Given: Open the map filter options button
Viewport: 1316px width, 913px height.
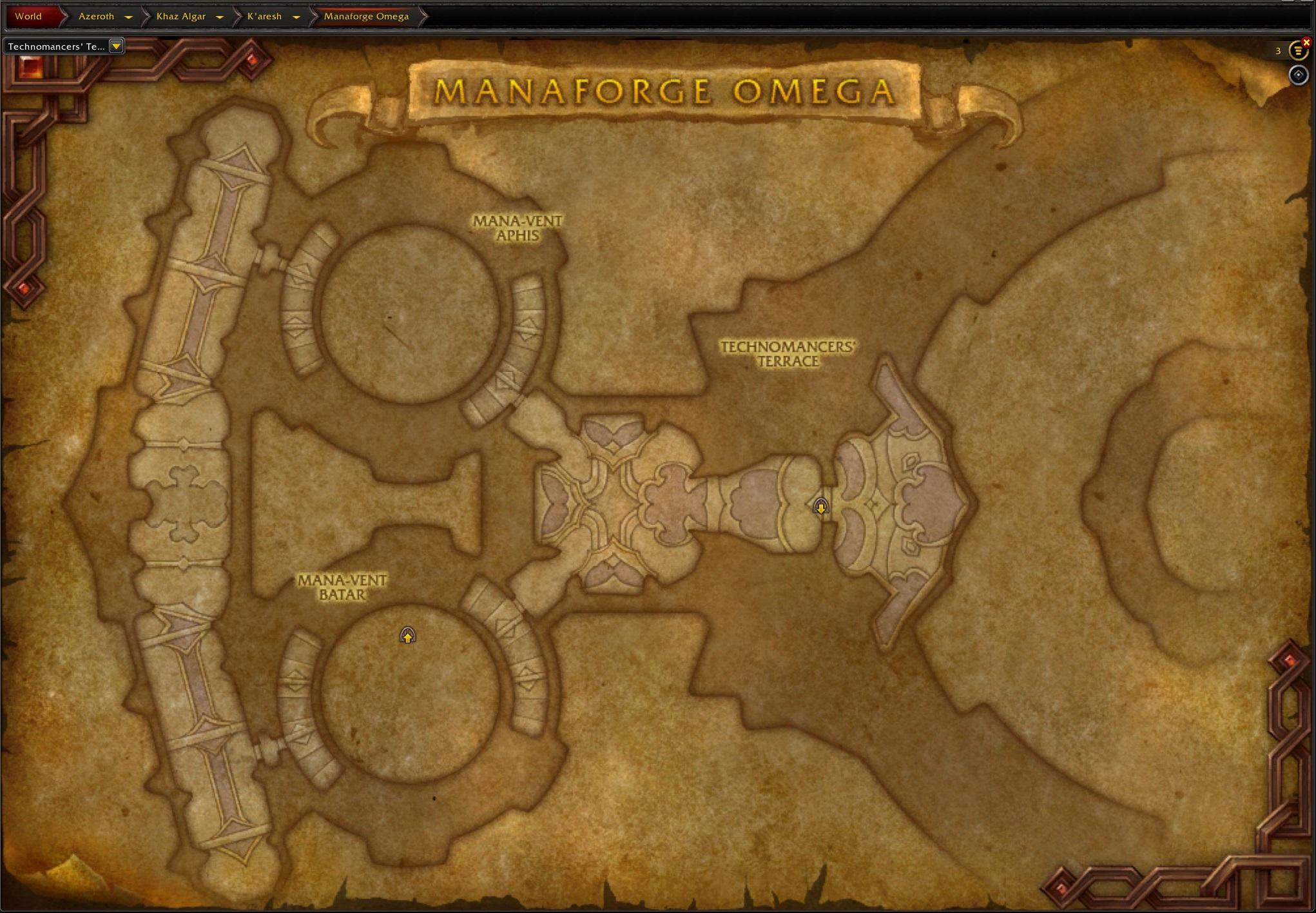Looking at the screenshot, I should 1297,51.
